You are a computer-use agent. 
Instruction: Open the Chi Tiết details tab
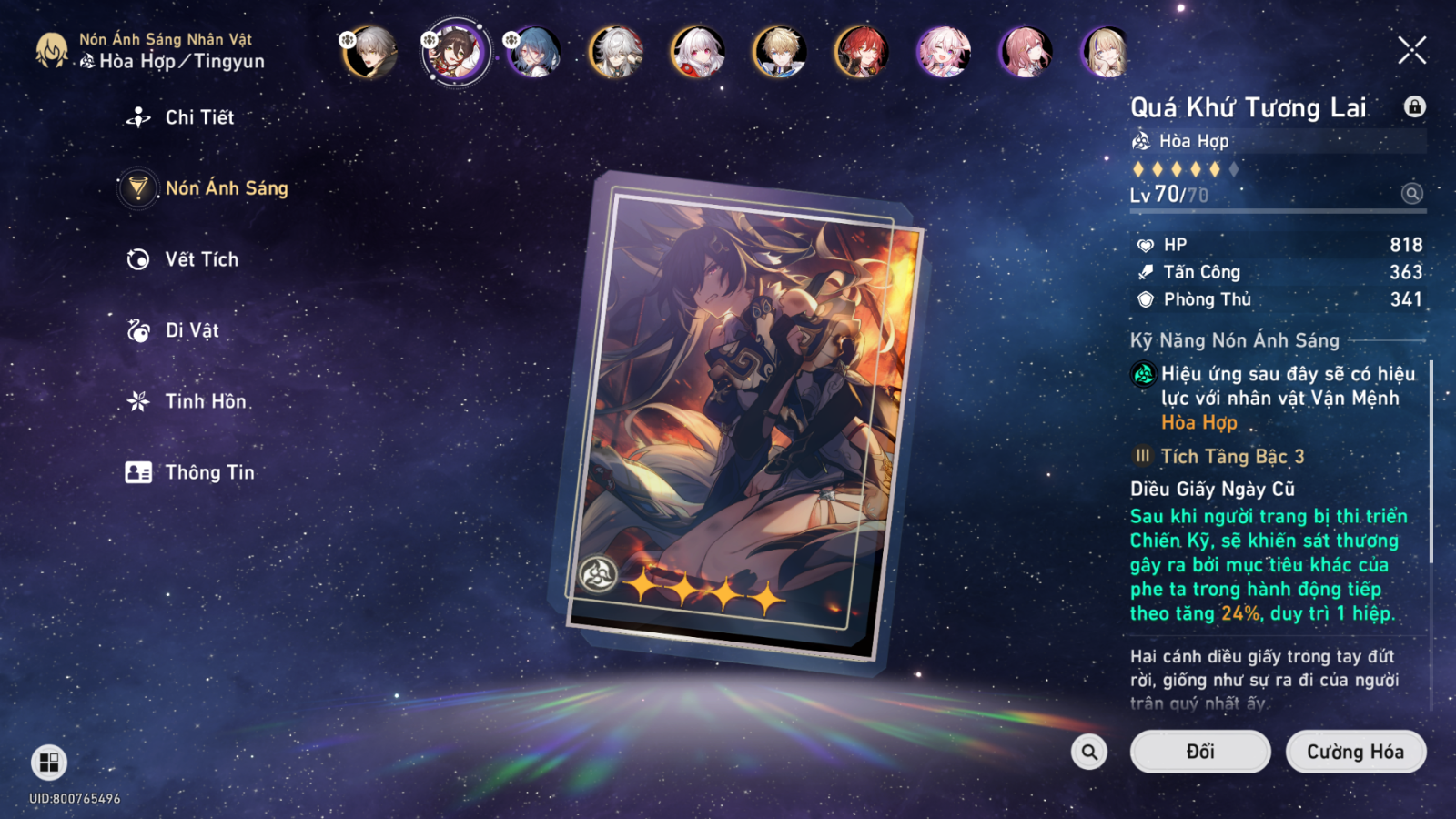[198, 117]
